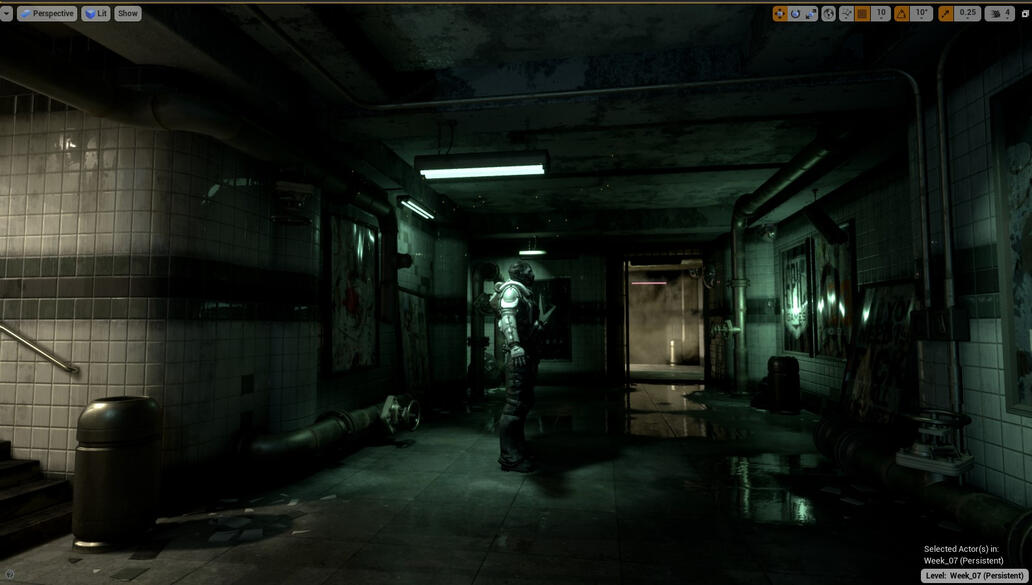Change the Lit shading mode

click(x=96, y=13)
